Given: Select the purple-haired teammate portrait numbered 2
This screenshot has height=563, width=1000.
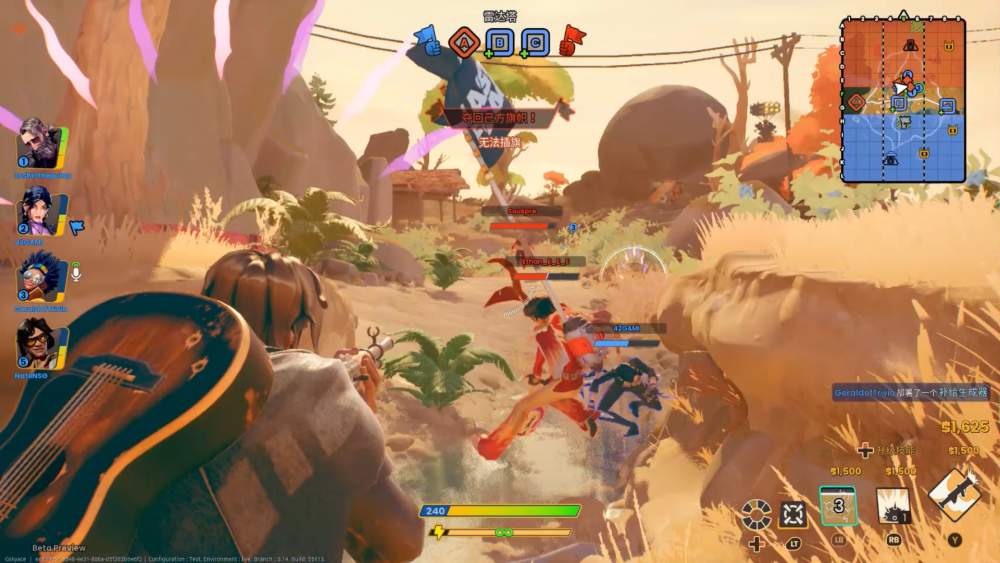Looking at the screenshot, I should click(x=40, y=210).
